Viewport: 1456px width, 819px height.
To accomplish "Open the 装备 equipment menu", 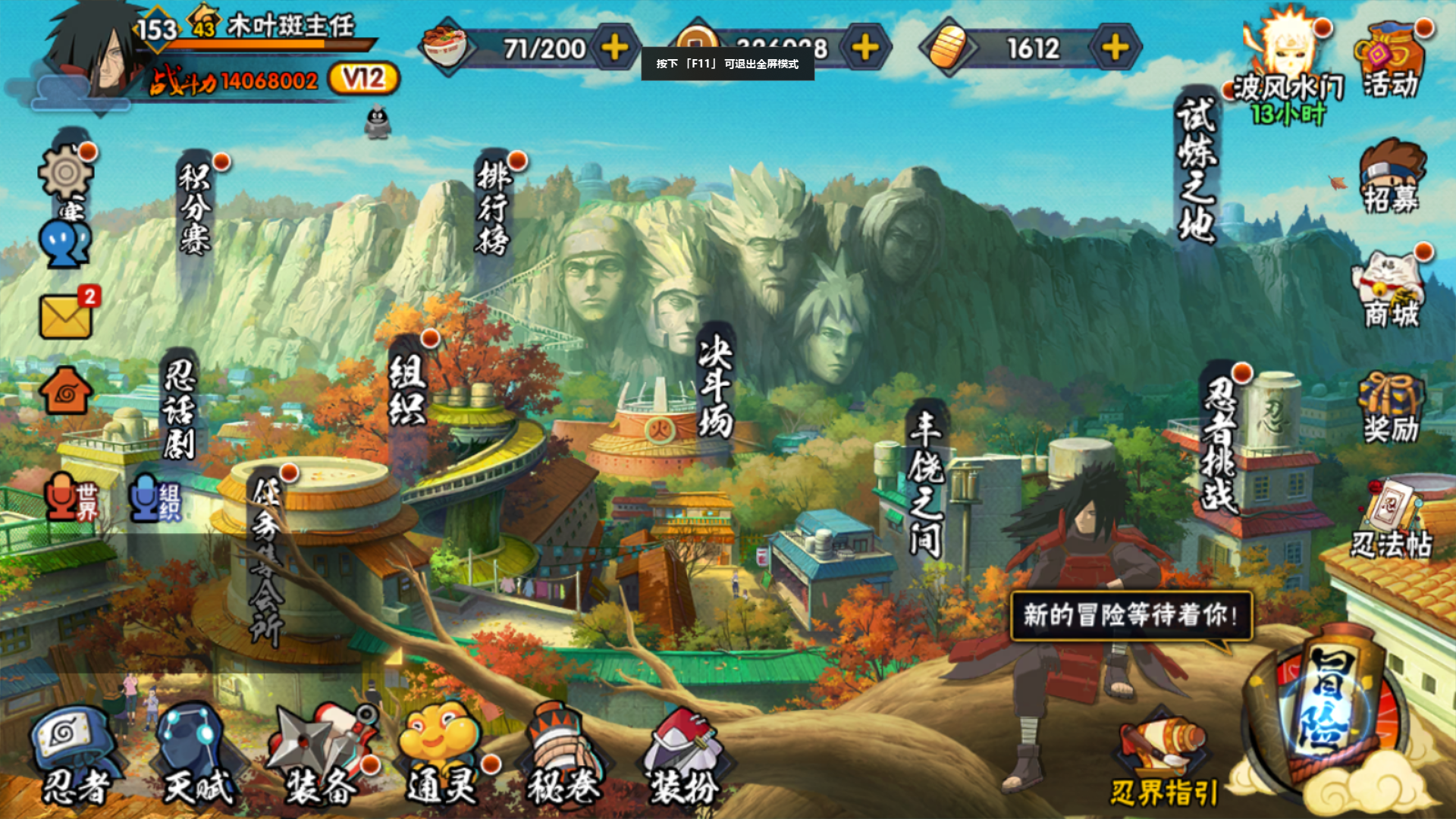I will point(322,755).
